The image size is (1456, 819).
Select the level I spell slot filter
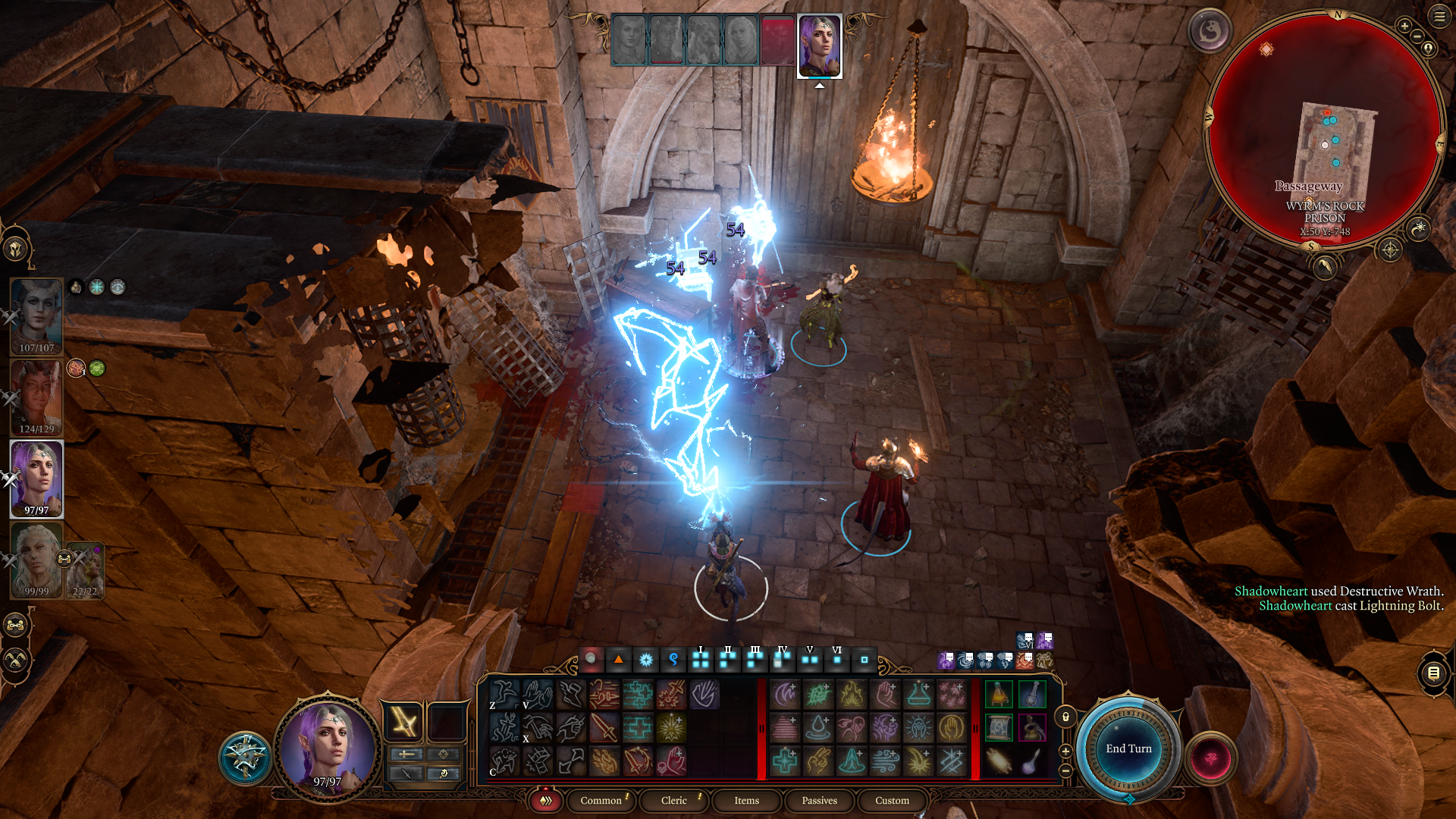point(701,660)
